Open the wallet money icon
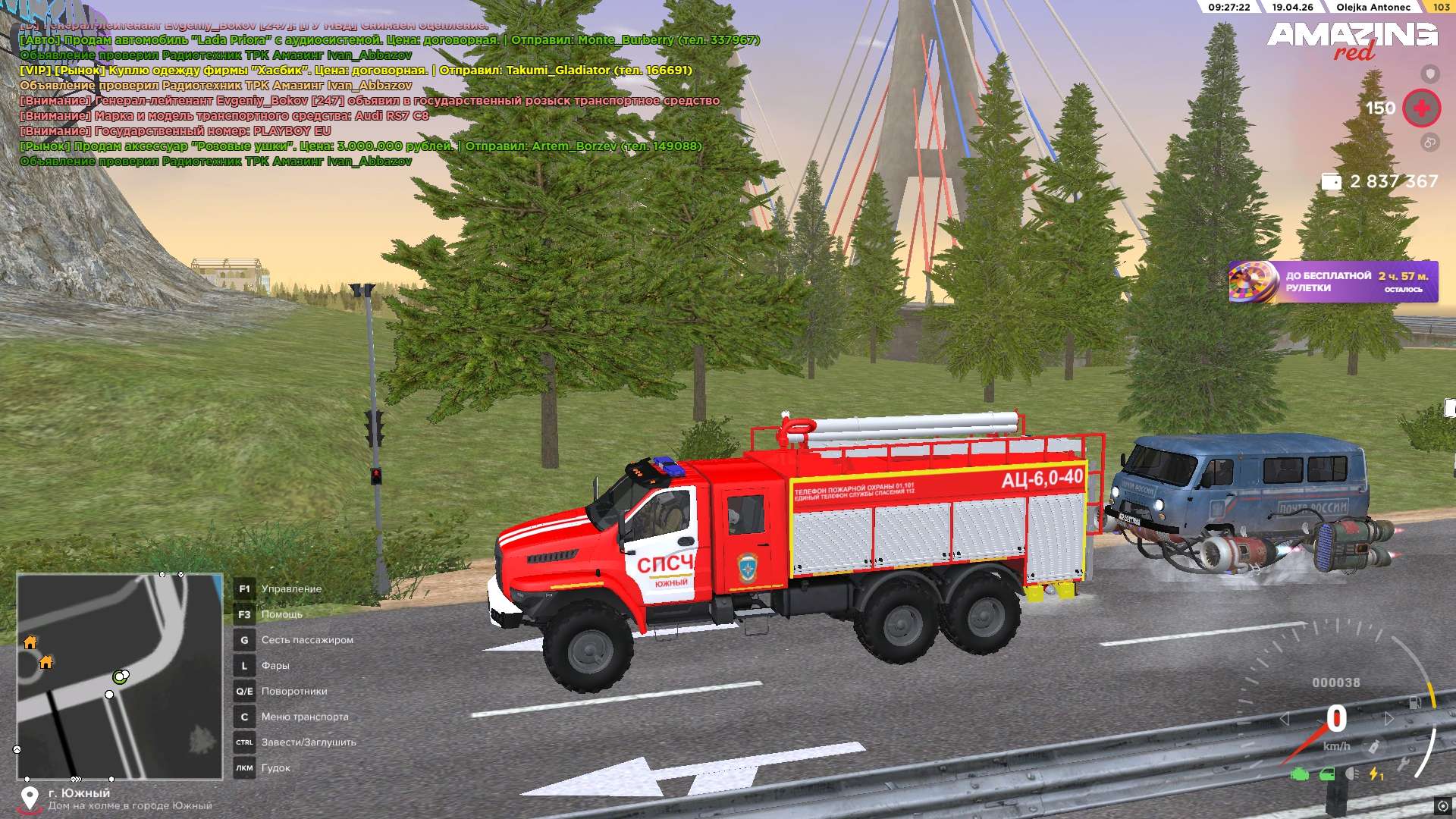 click(1332, 182)
